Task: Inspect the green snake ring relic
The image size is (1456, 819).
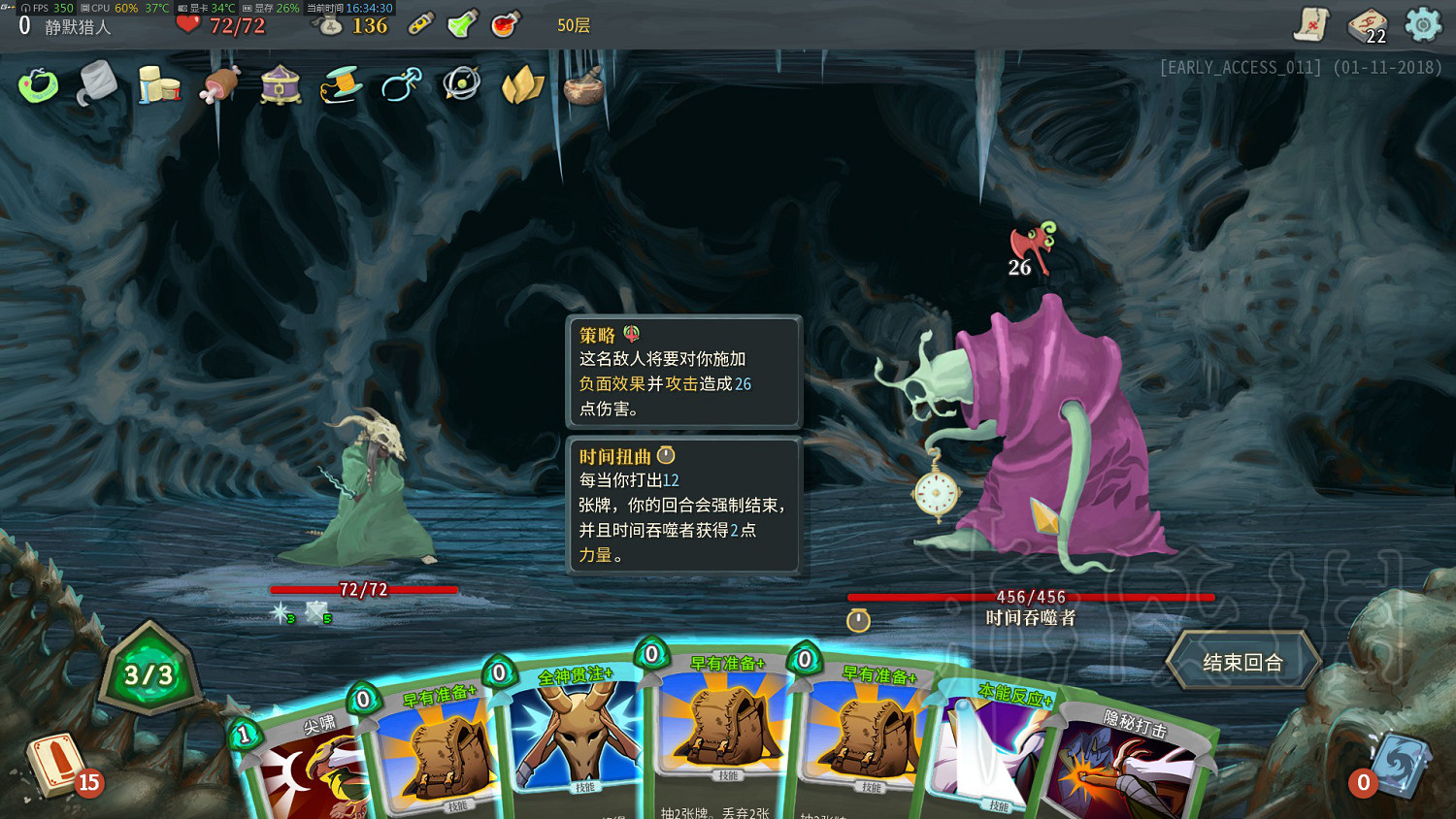Action: click(x=39, y=85)
